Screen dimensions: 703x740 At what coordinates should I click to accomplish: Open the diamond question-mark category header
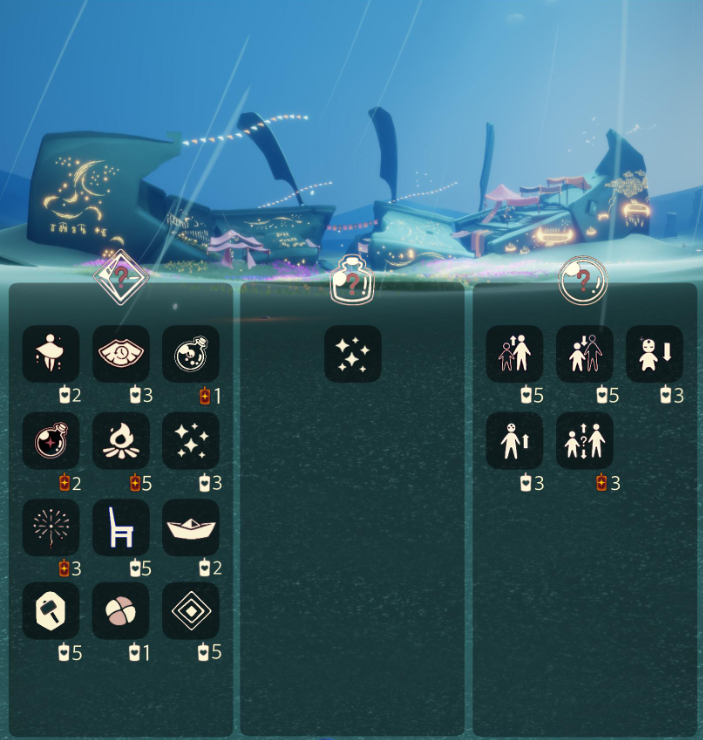click(x=121, y=277)
